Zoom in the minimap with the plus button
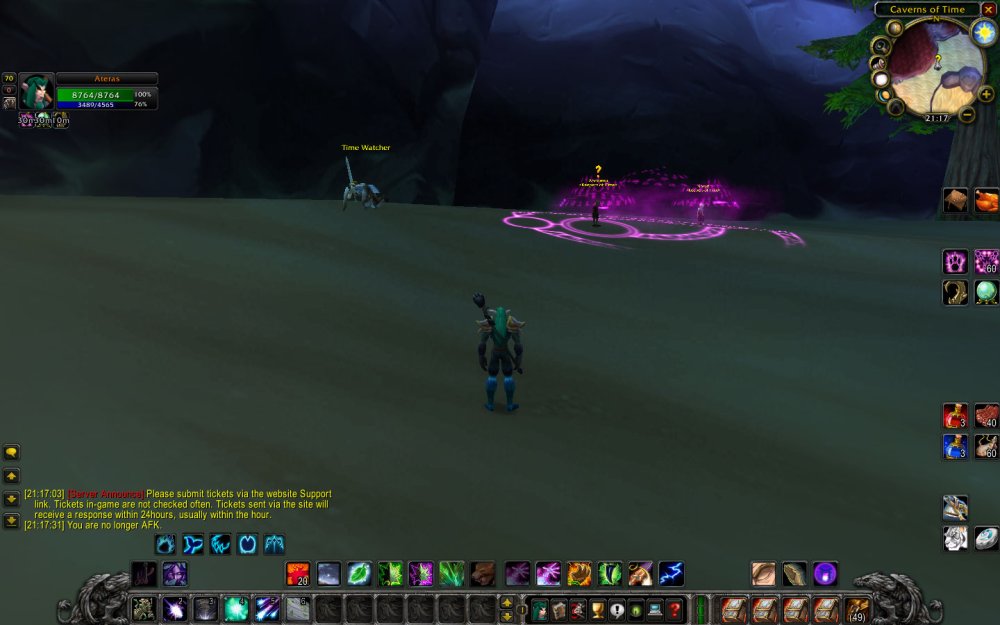Screen dimensions: 1000x625 tap(986, 94)
